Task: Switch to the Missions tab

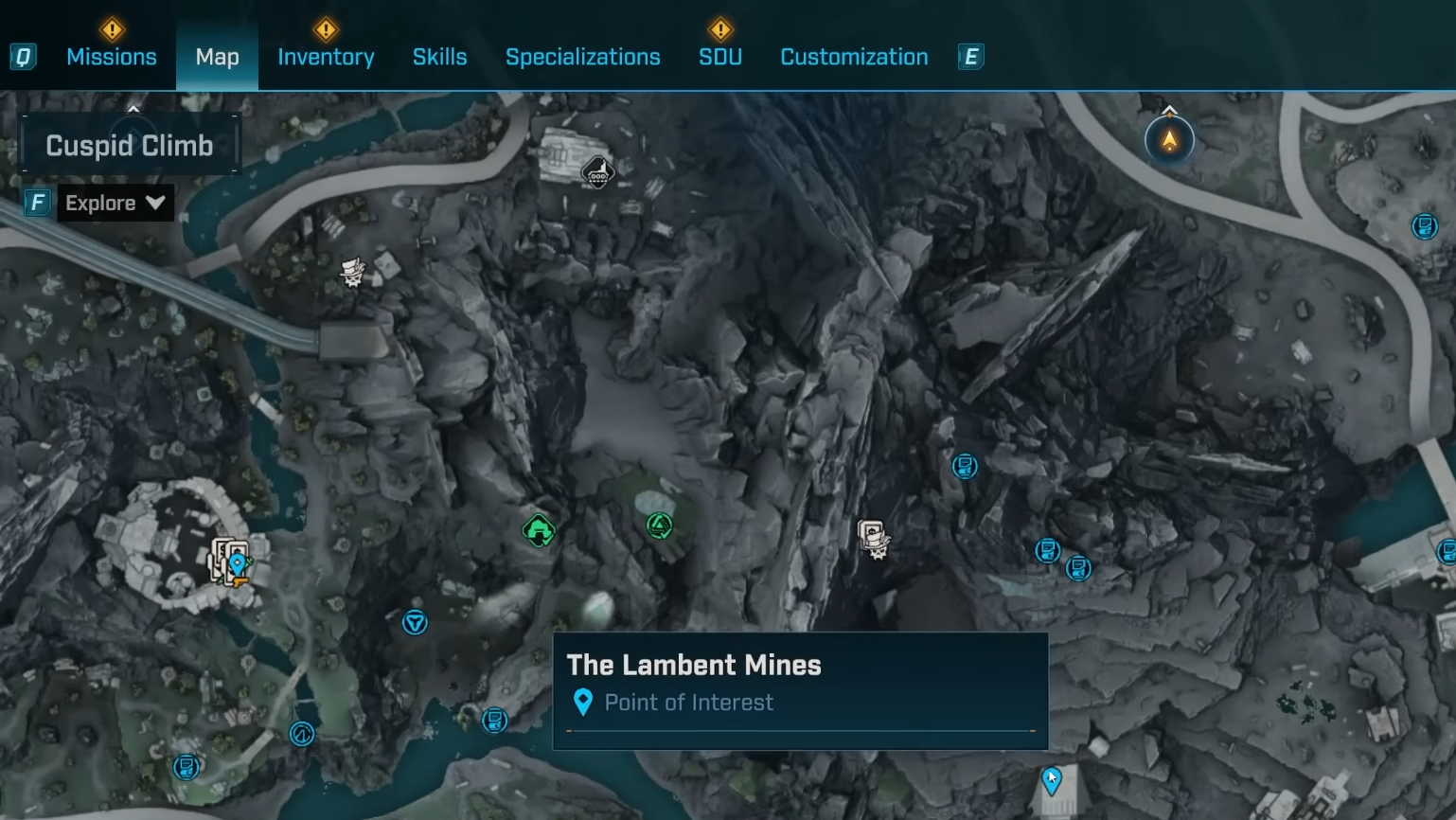Action: [x=111, y=57]
